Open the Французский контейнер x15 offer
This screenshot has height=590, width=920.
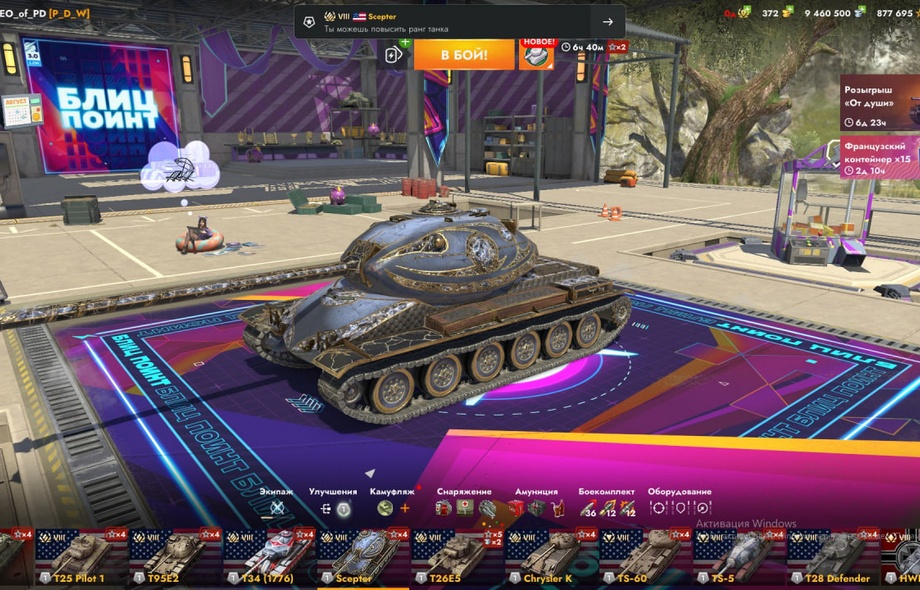tap(880, 157)
